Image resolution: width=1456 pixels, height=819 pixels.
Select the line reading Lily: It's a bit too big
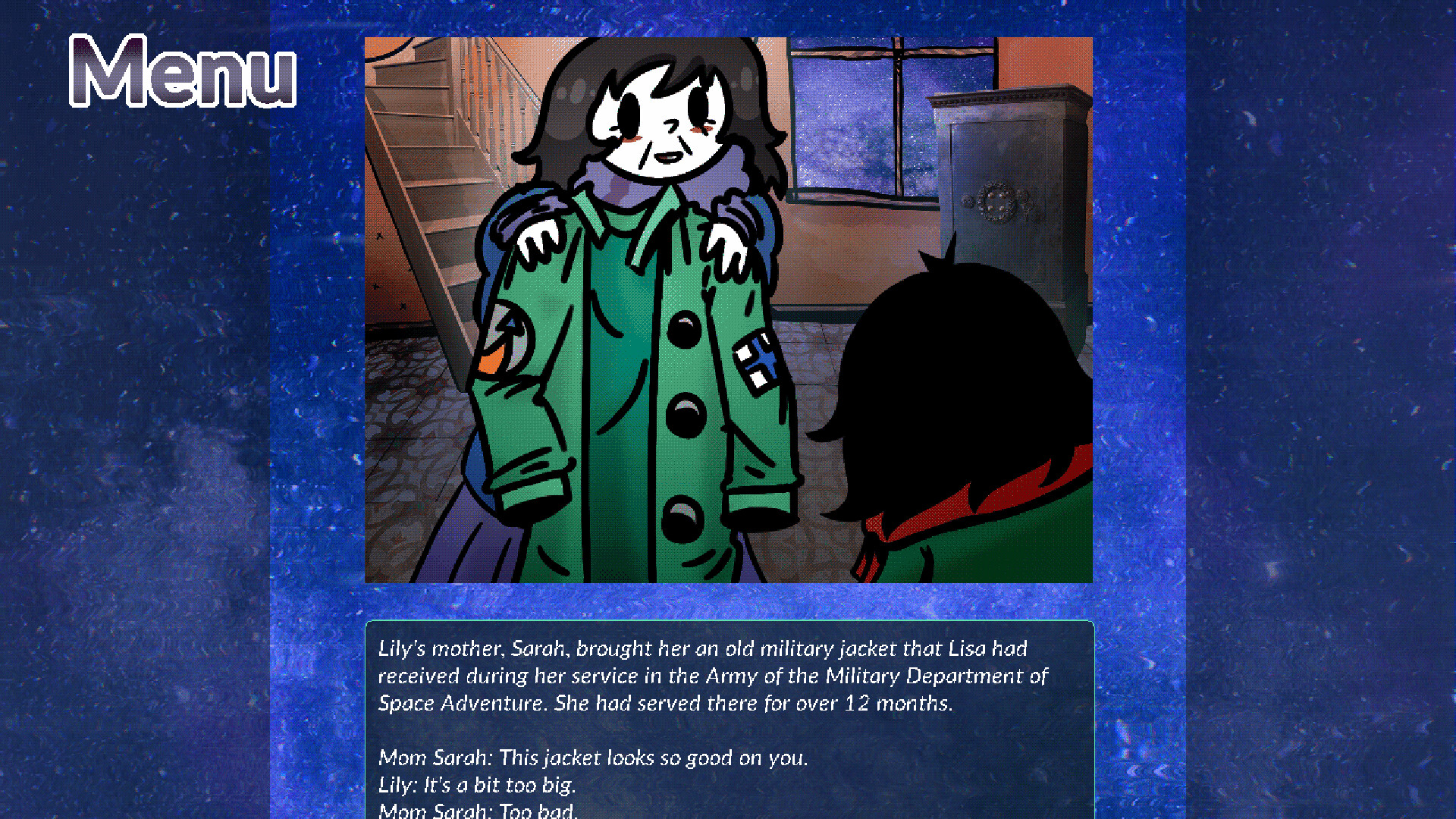tap(479, 786)
